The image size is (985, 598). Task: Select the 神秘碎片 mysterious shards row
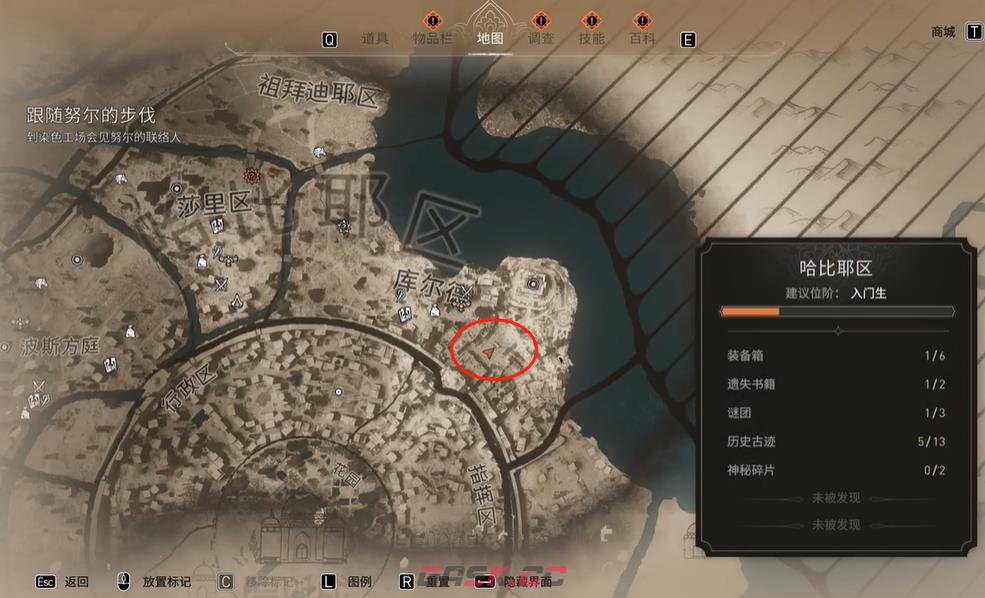coord(835,470)
